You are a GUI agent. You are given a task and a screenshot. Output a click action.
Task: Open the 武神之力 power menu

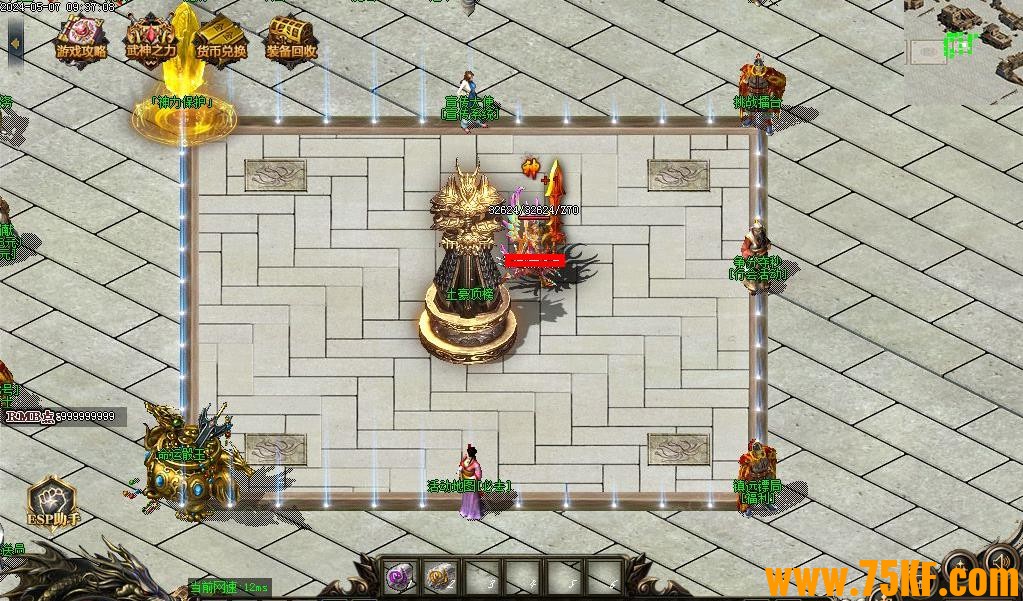click(151, 40)
